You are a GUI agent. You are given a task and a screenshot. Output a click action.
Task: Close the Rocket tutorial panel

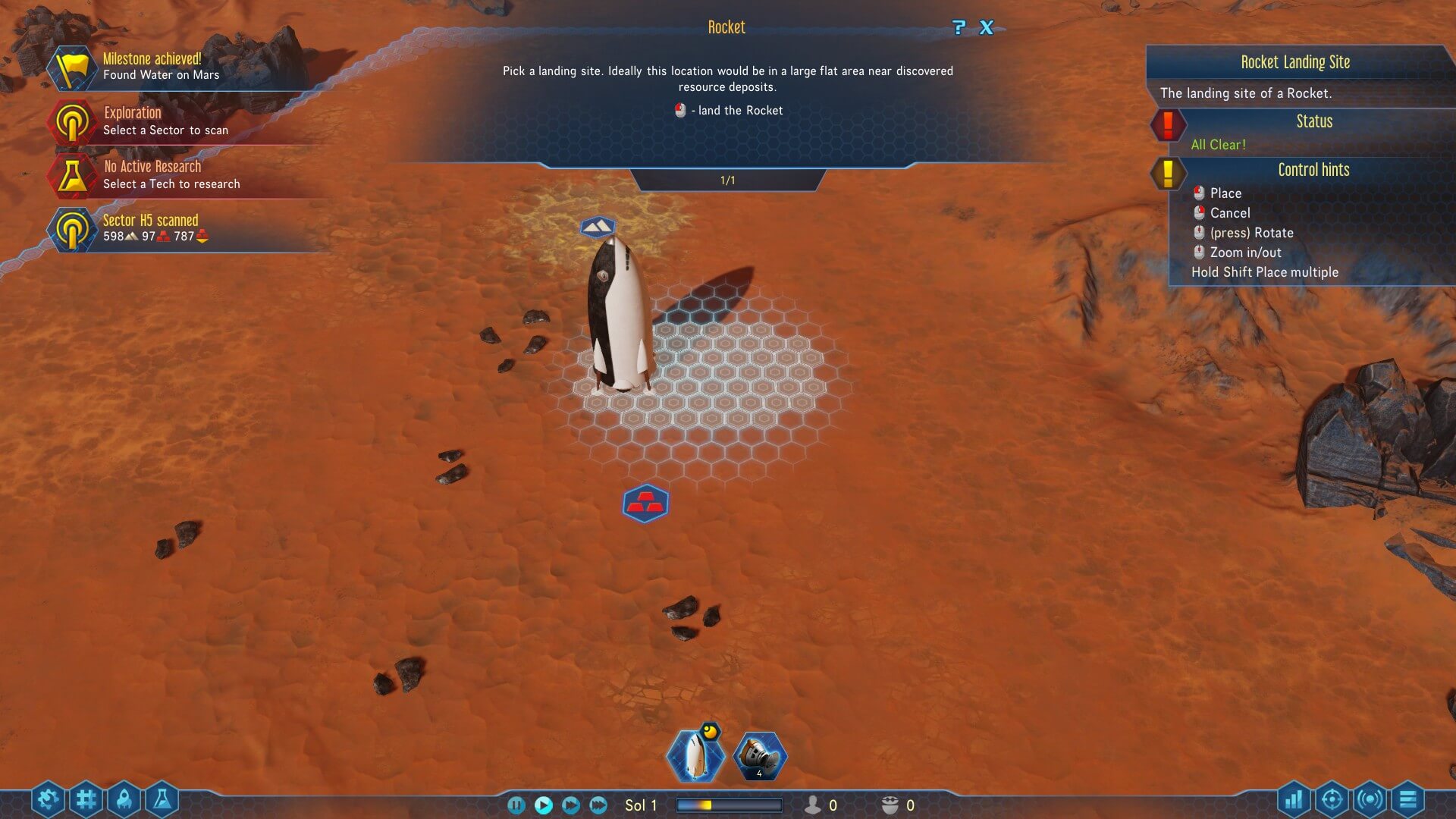pyautogui.click(x=986, y=28)
